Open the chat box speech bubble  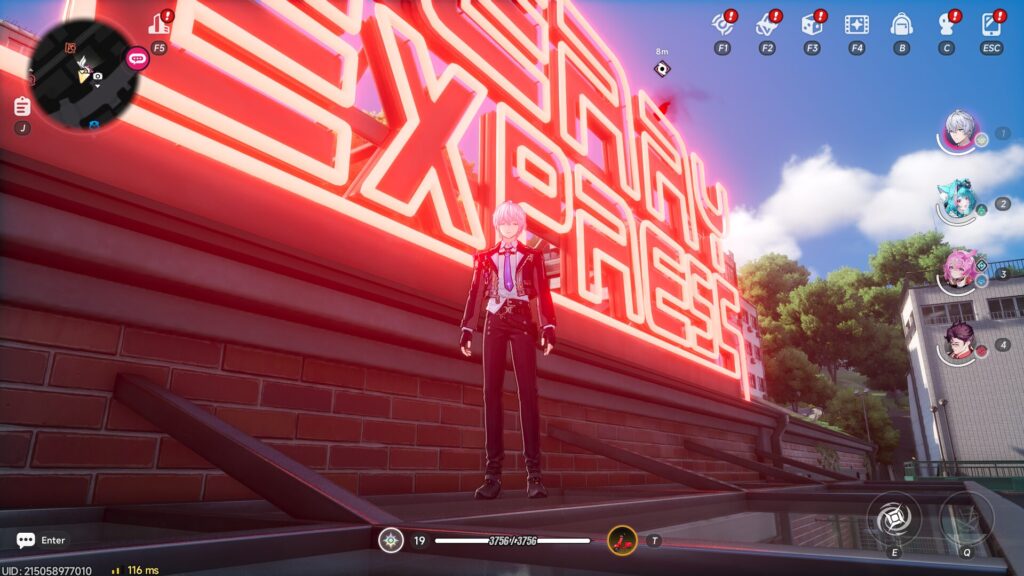[26, 540]
